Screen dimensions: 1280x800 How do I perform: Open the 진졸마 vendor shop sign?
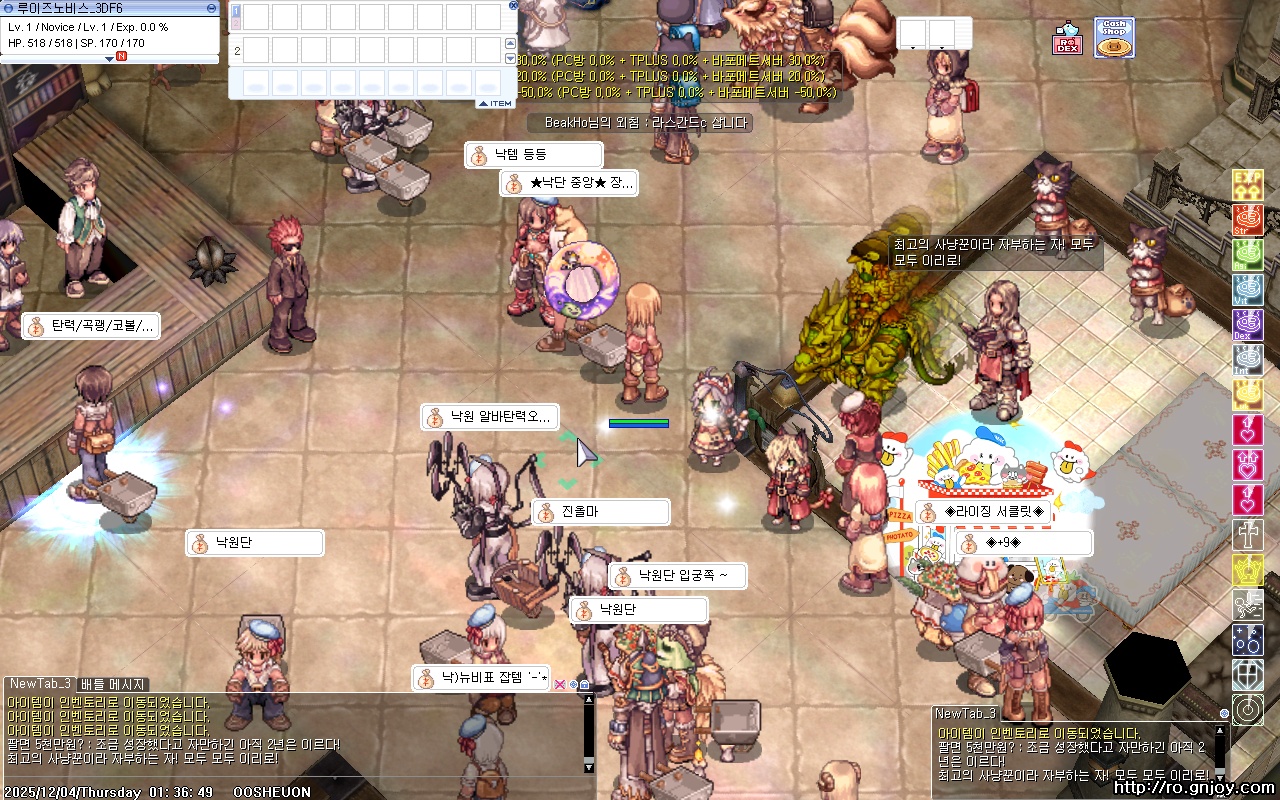(x=600, y=512)
